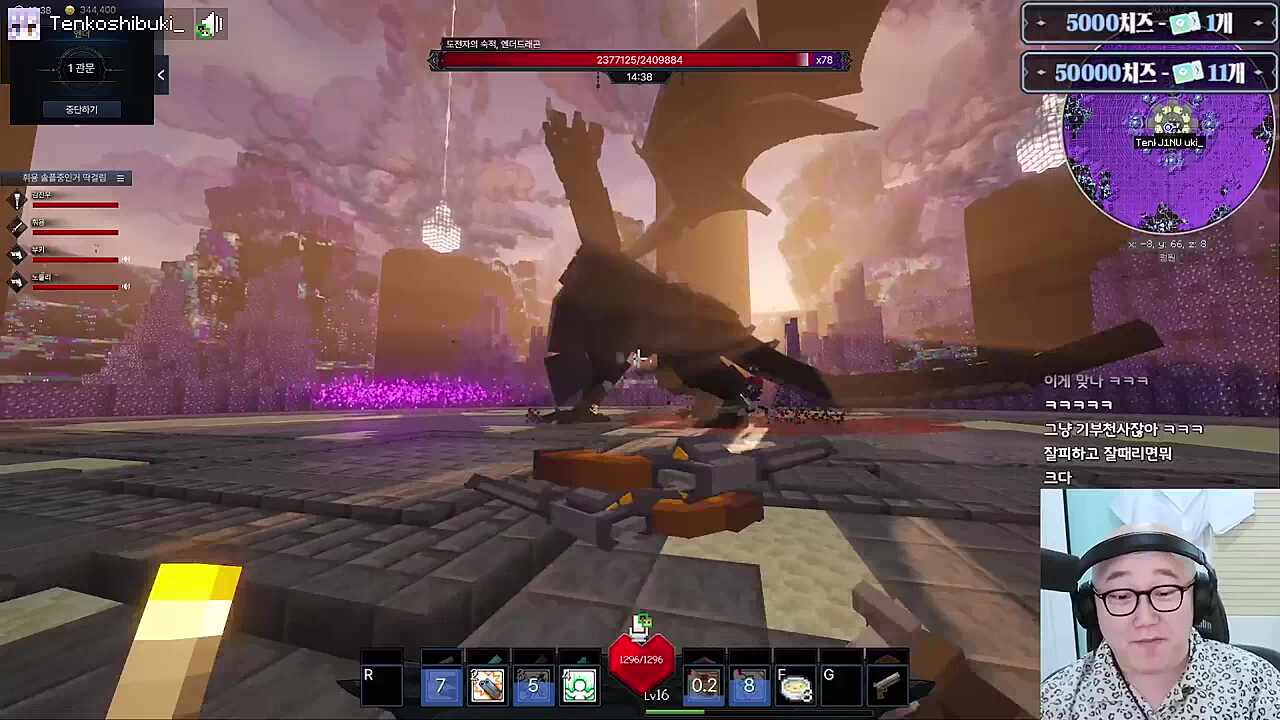Screen dimensions: 1280x720
Task: Click the 50000 cheese donation banner
Action: click(x=1149, y=72)
